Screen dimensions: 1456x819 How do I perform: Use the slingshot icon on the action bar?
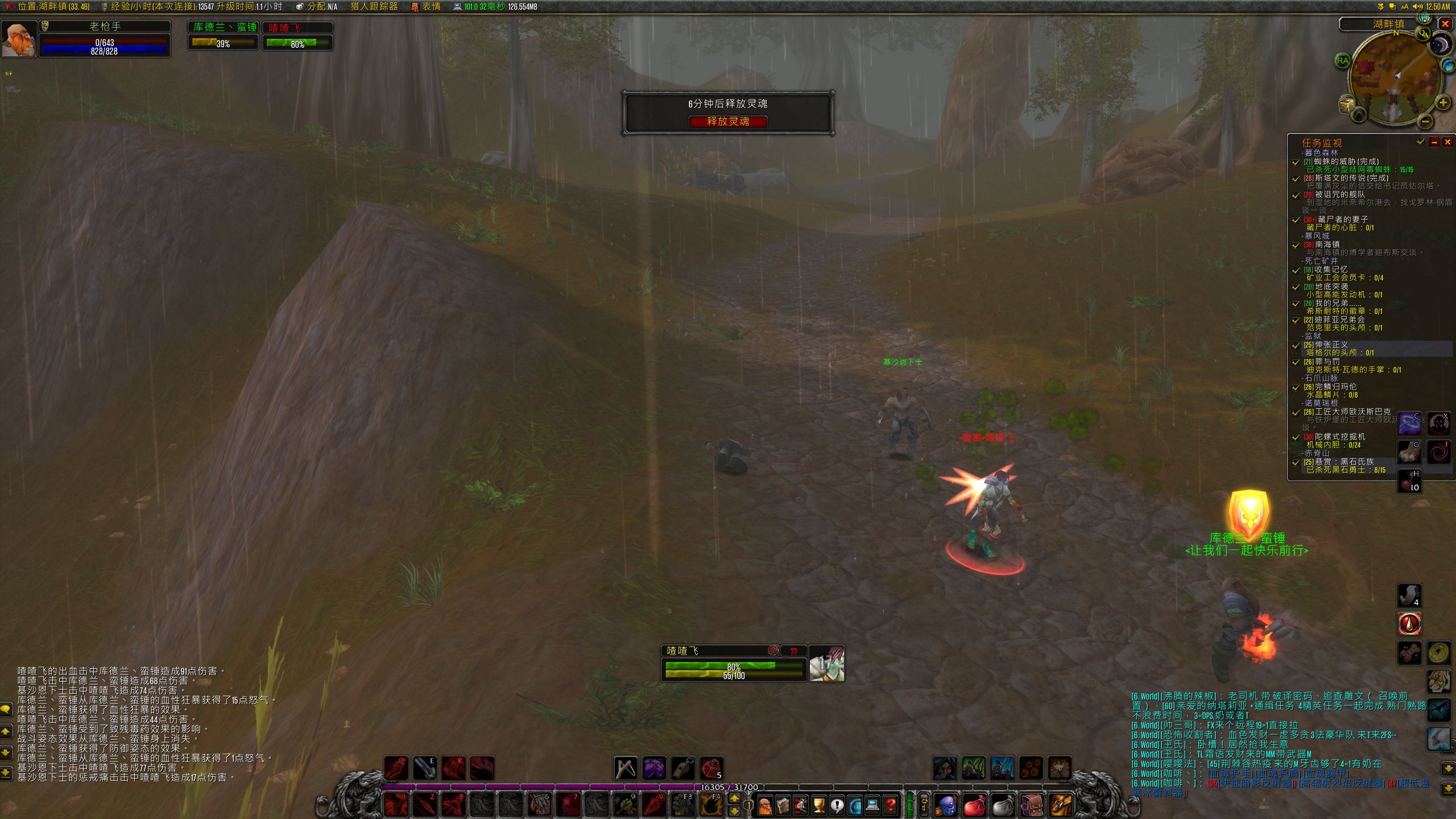point(625,768)
